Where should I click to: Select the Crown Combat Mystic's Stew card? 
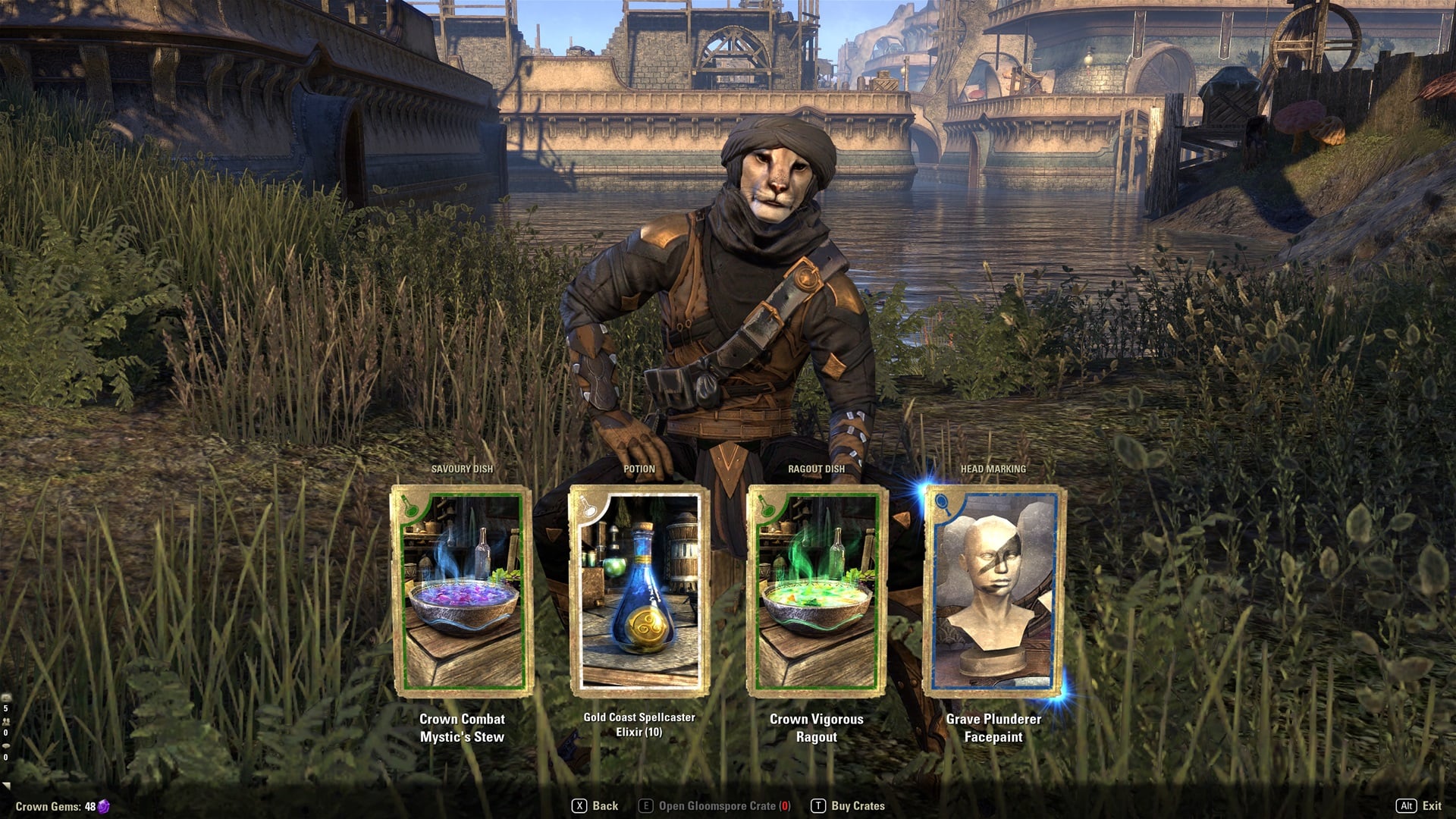[462, 591]
